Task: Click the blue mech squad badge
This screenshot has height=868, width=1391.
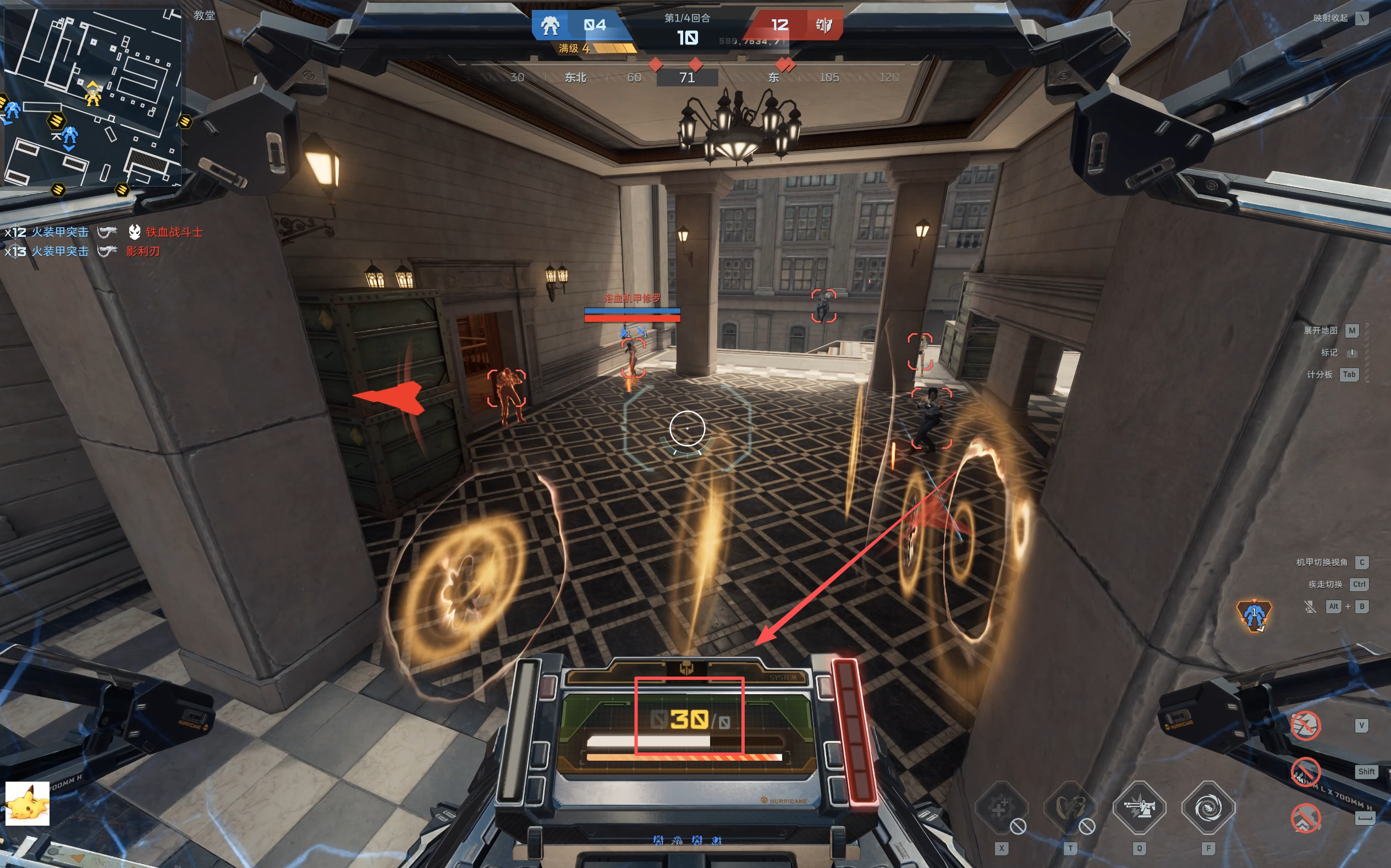Action: tap(1254, 616)
